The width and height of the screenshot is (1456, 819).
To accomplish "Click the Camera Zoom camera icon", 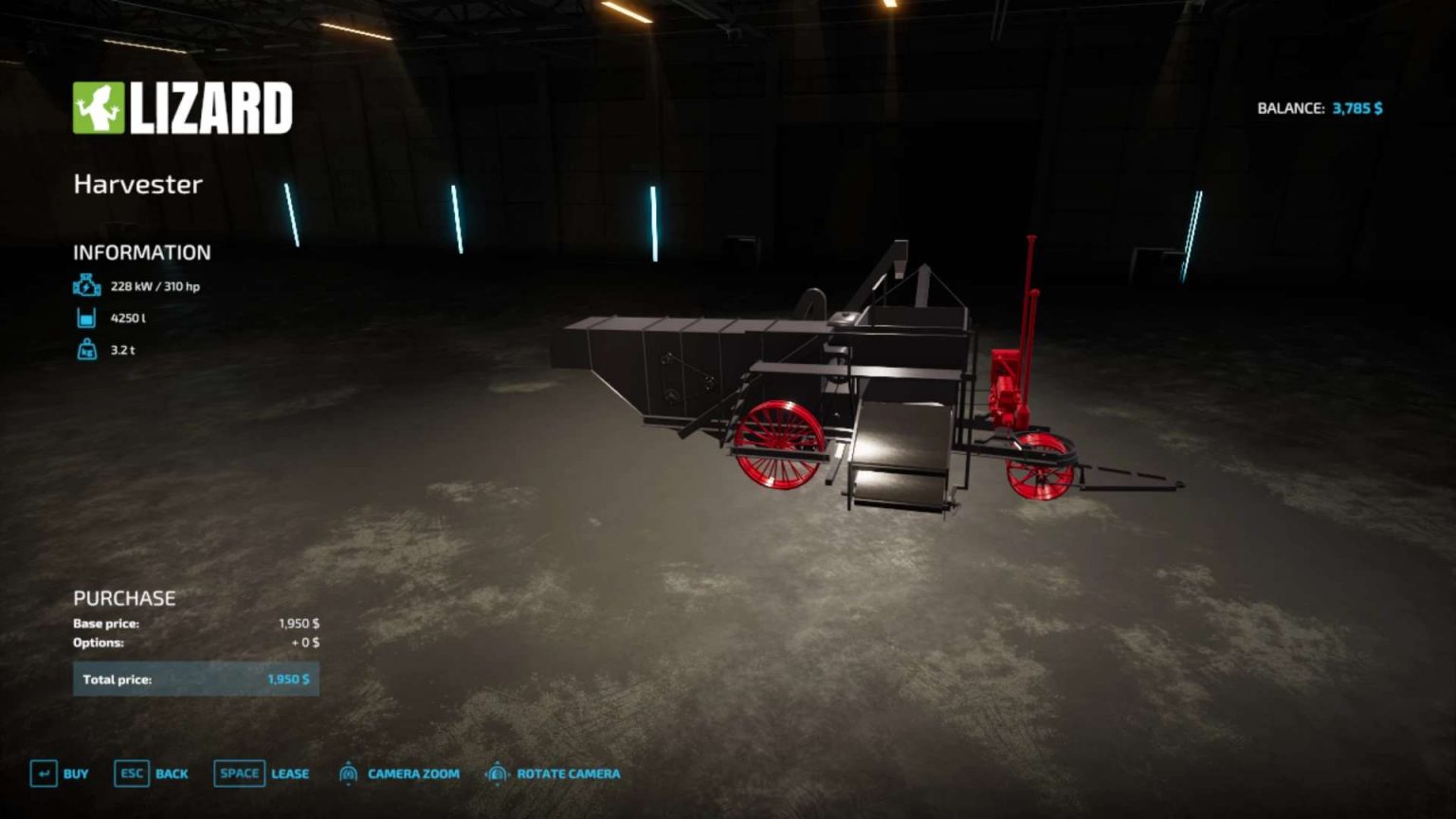I will 347,773.
